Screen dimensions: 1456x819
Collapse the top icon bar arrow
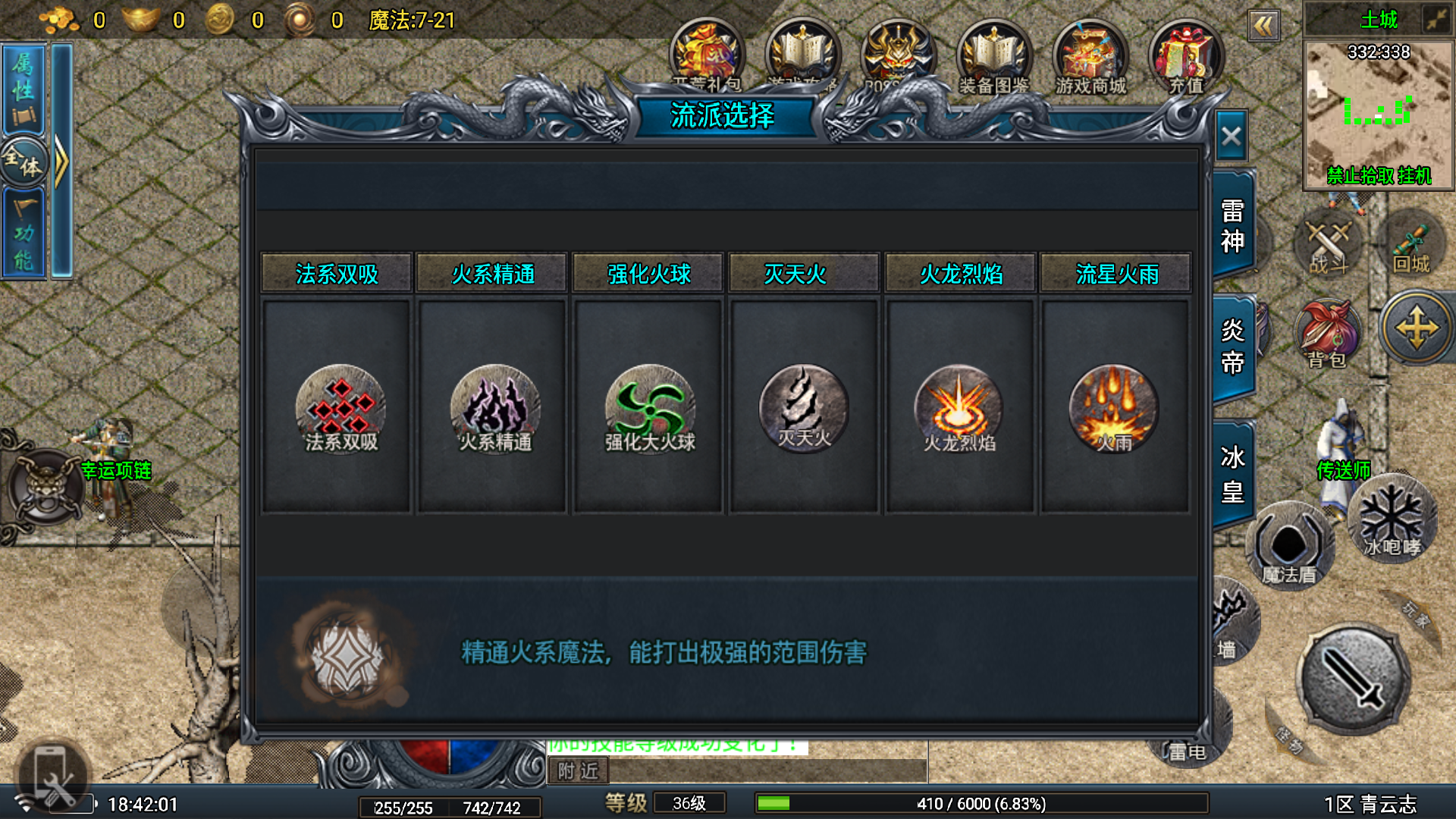click(1263, 27)
